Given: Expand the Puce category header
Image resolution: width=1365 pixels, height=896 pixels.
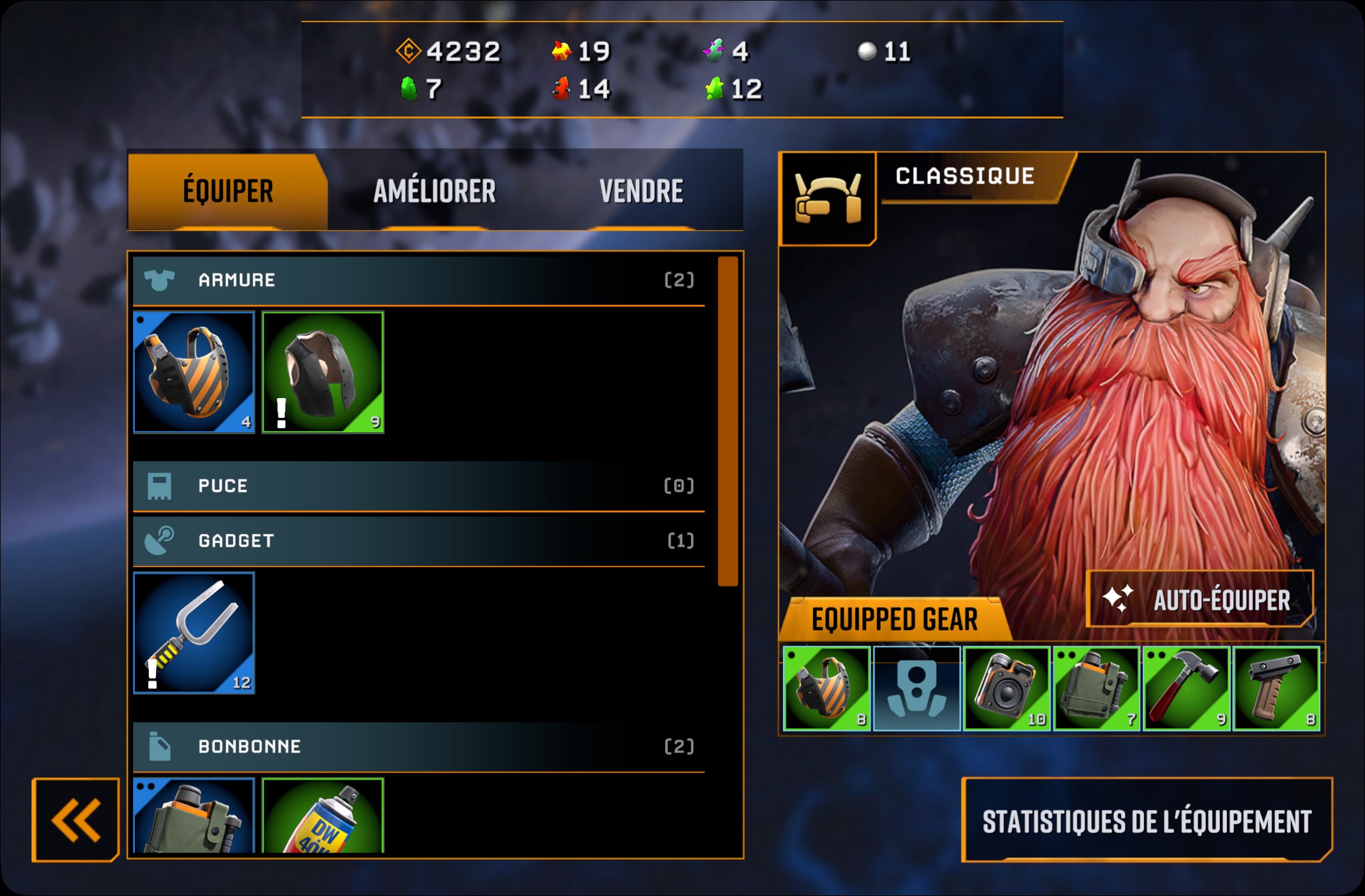Looking at the screenshot, I should click(x=419, y=486).
